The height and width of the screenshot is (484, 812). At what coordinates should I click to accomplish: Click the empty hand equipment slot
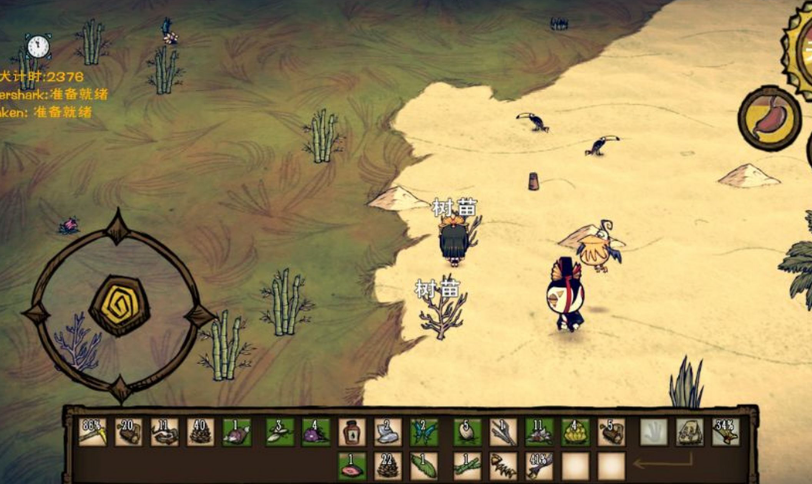653,432
